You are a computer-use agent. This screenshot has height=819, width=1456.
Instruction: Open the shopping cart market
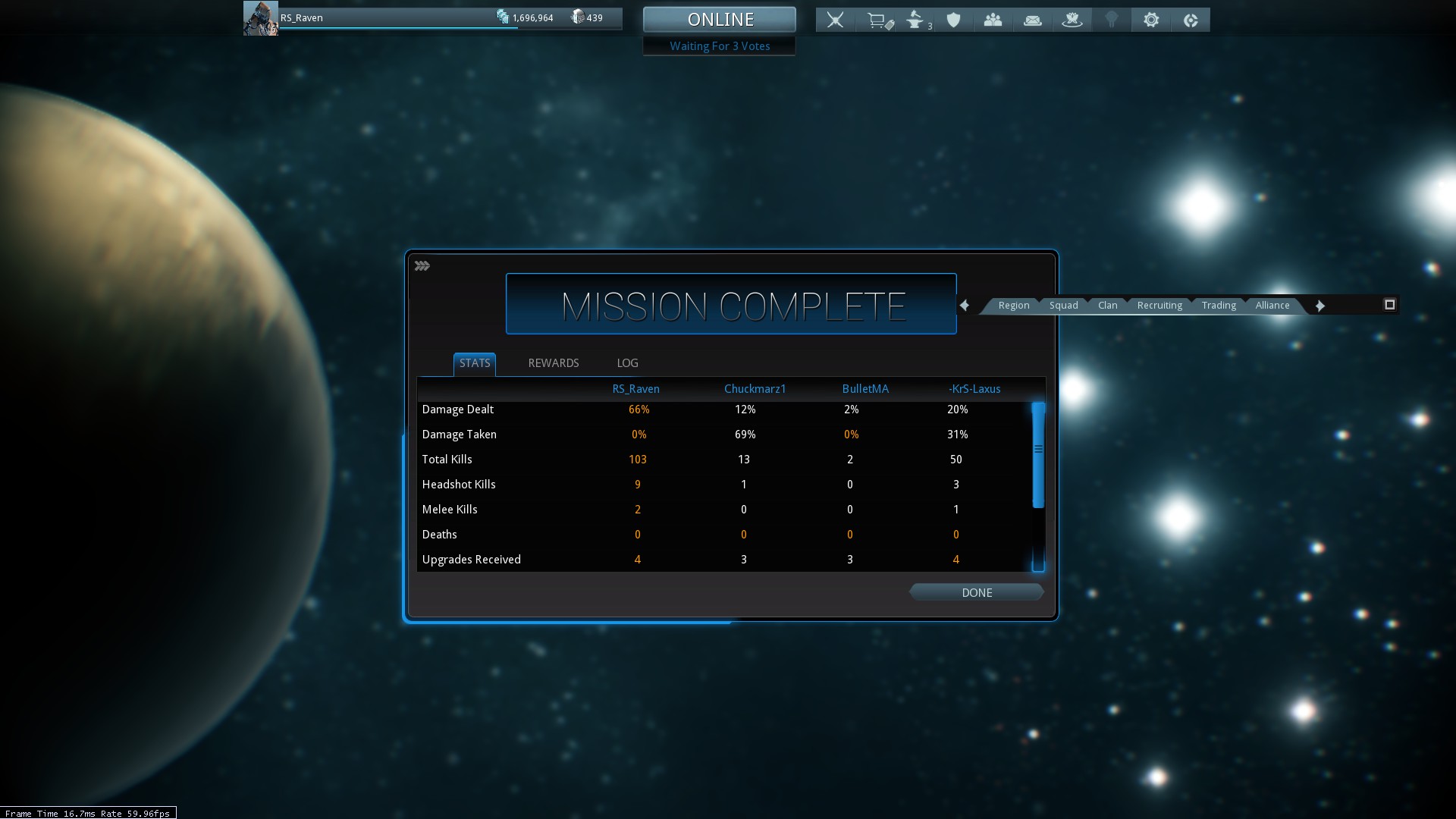point(877,20)
